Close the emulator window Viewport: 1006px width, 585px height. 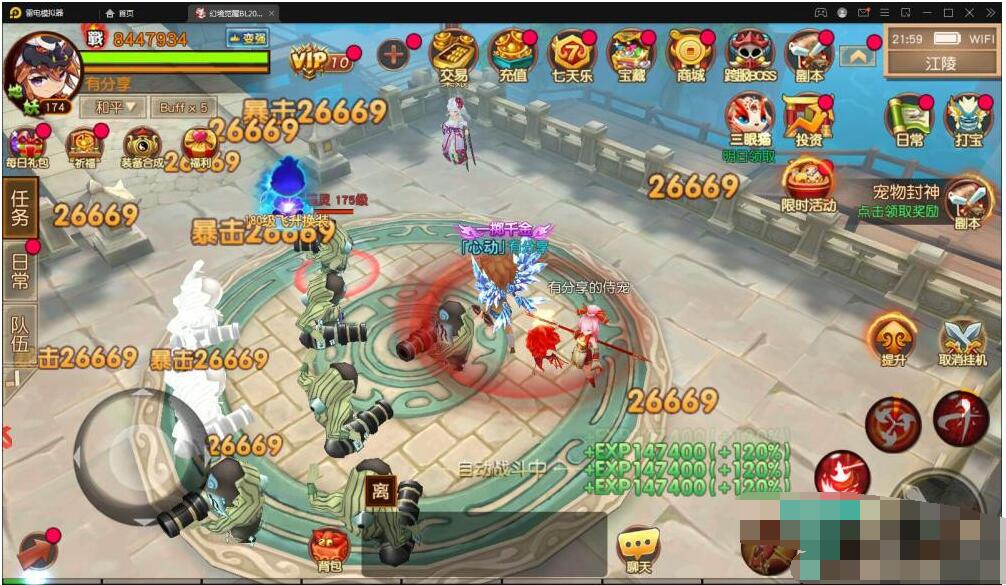coord(995,12)
